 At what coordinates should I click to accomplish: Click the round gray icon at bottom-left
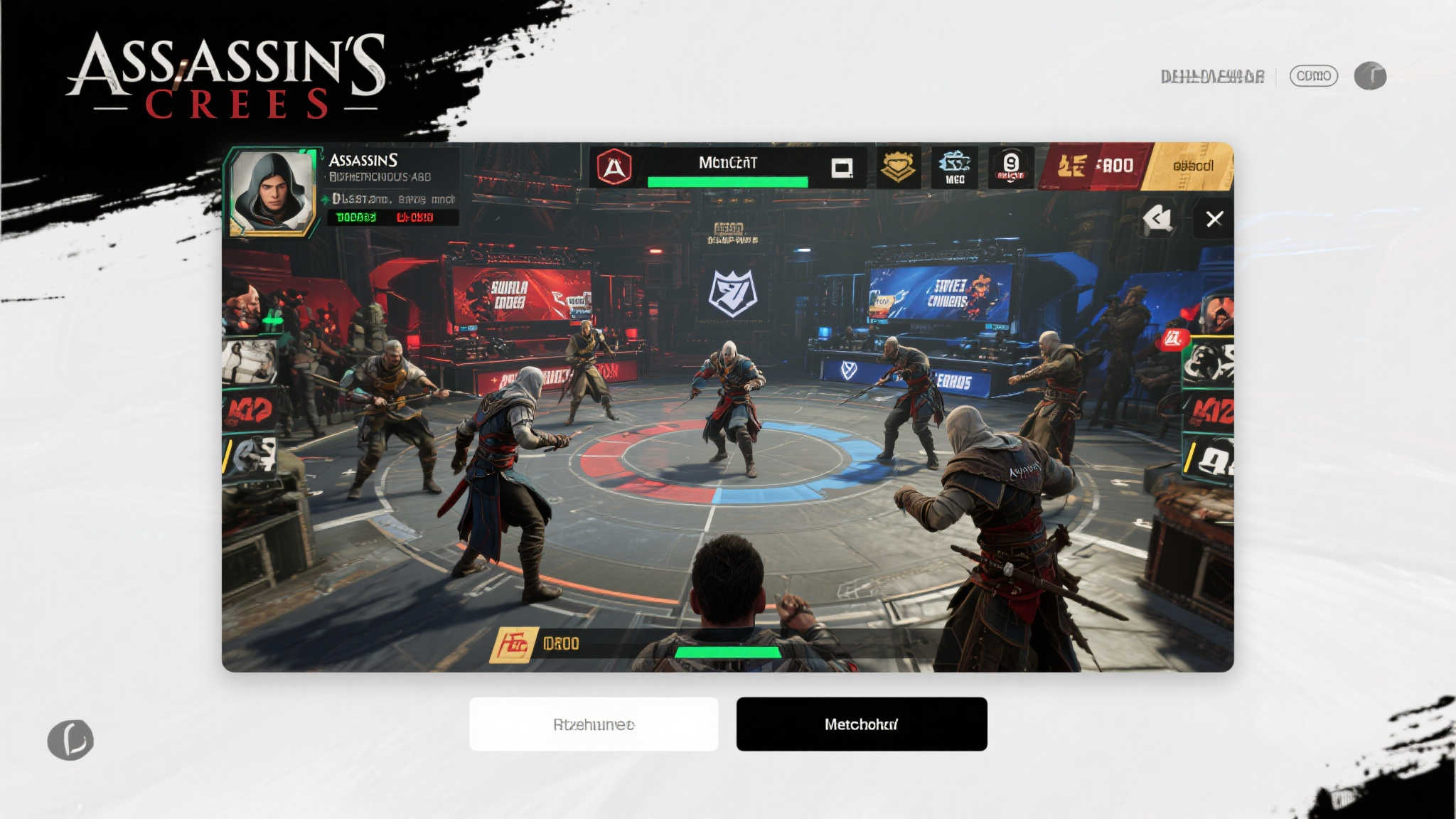70,739
